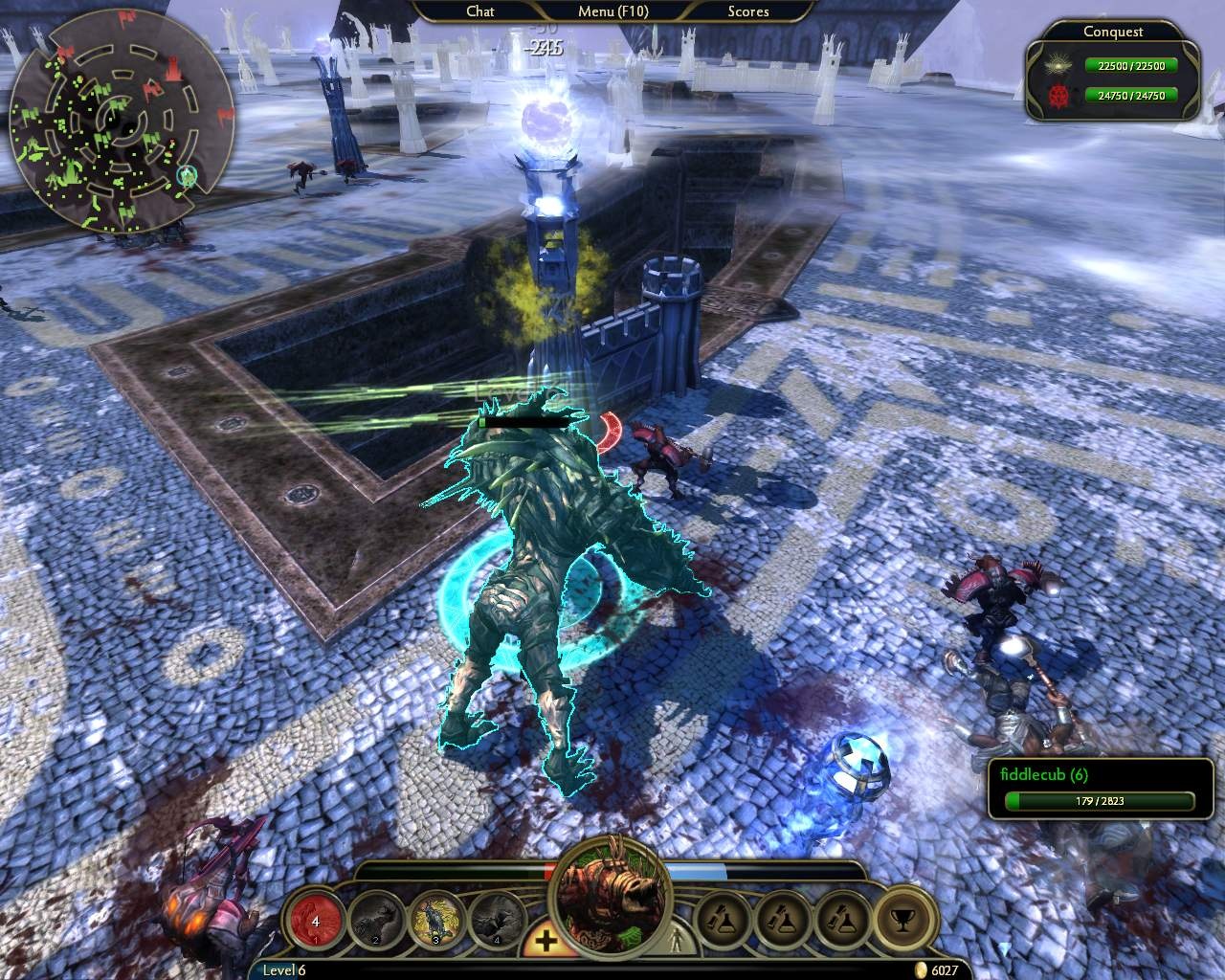Open skill upgrades with the plus button
The height and width of the screenshot is (980, 1225).
546,941
